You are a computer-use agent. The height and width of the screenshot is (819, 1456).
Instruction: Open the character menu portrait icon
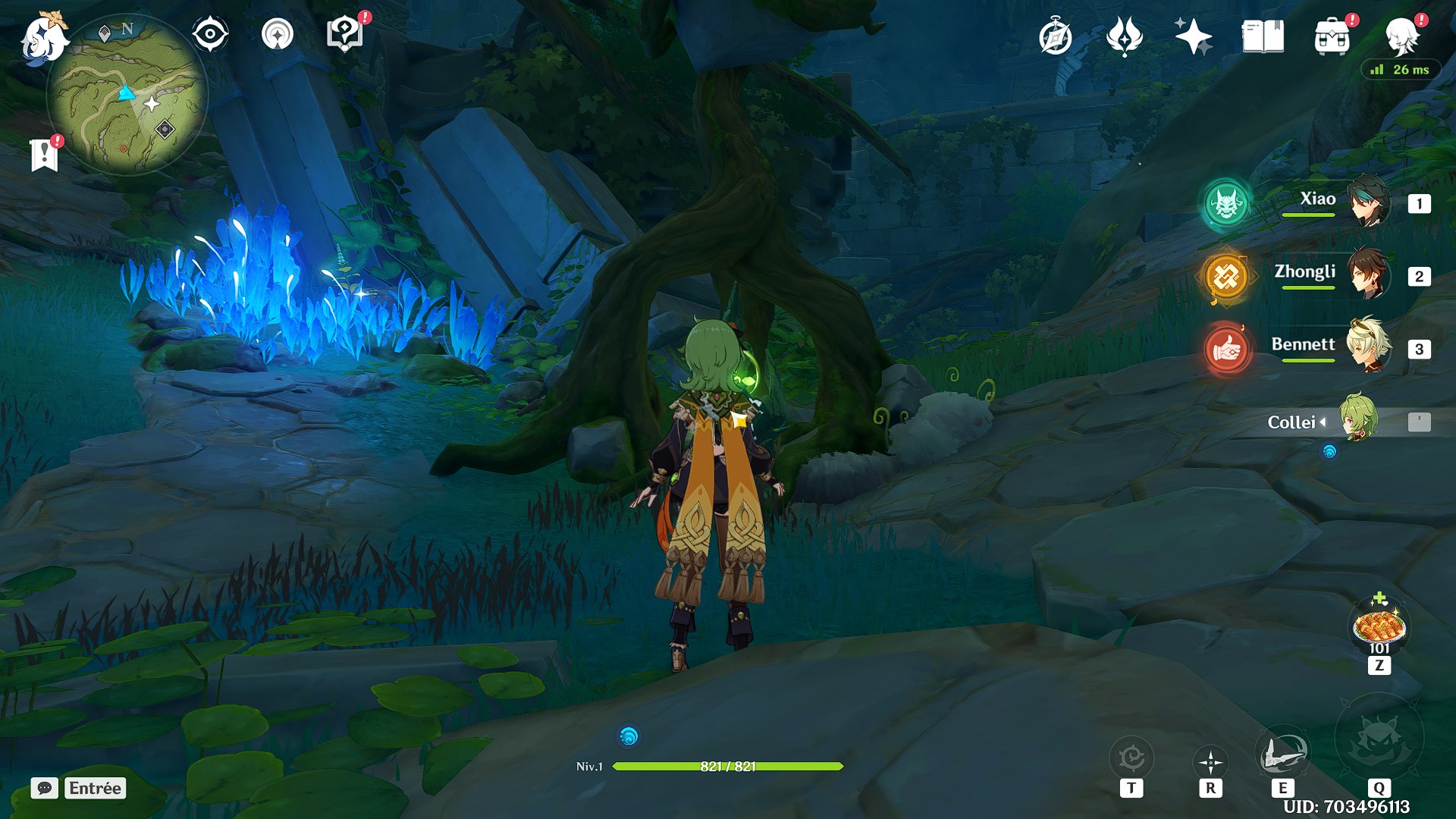1401,36
